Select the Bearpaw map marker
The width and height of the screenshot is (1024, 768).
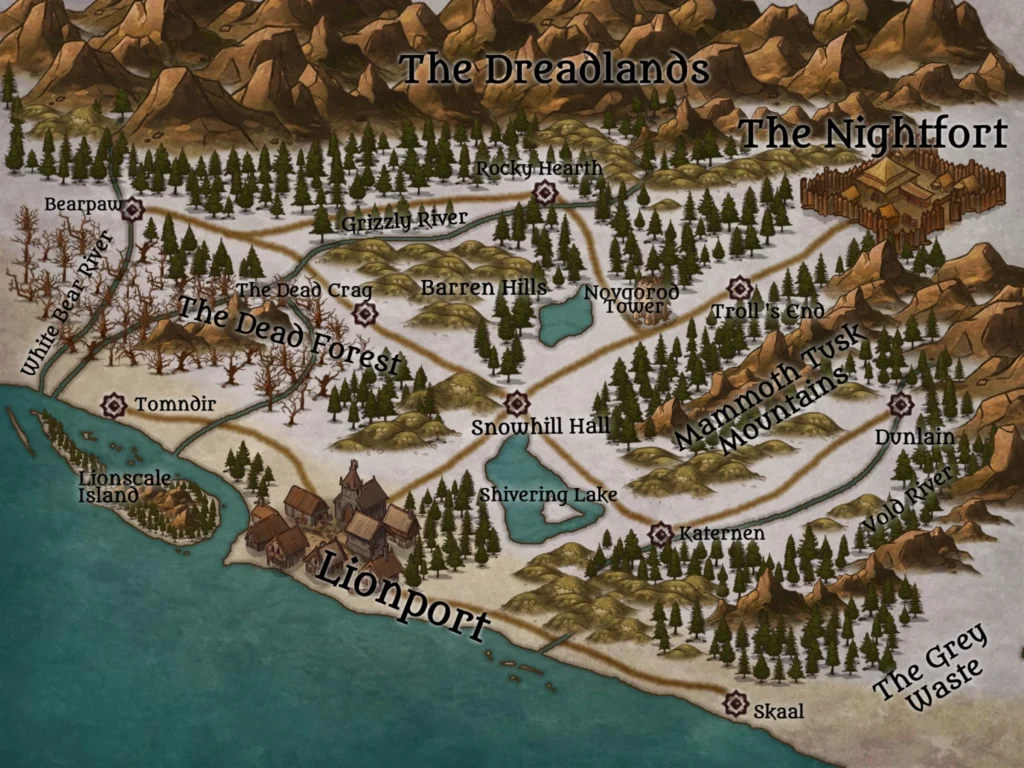131,208
